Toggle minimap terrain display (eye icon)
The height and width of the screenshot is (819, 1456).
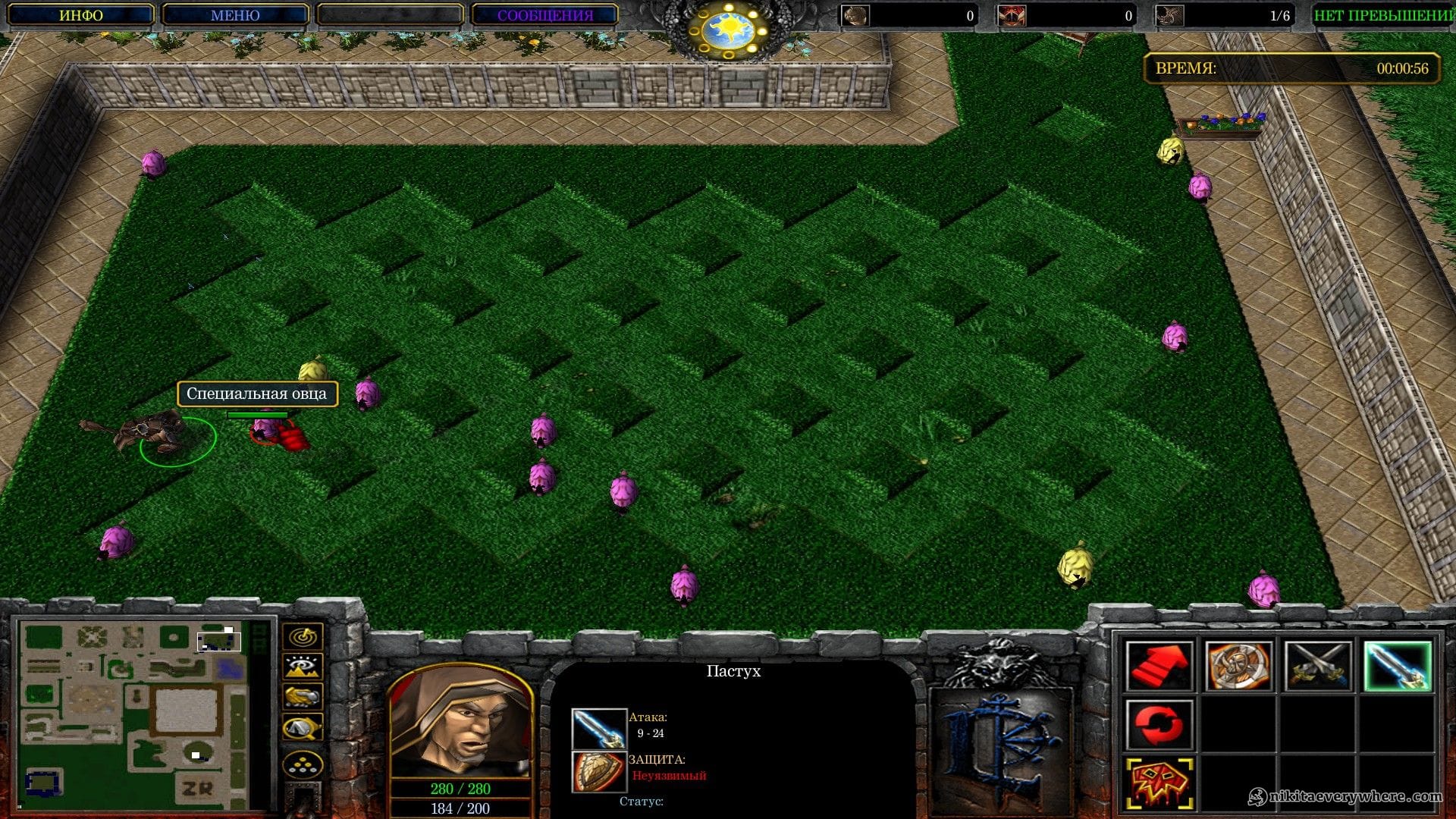tap(303, 667)
